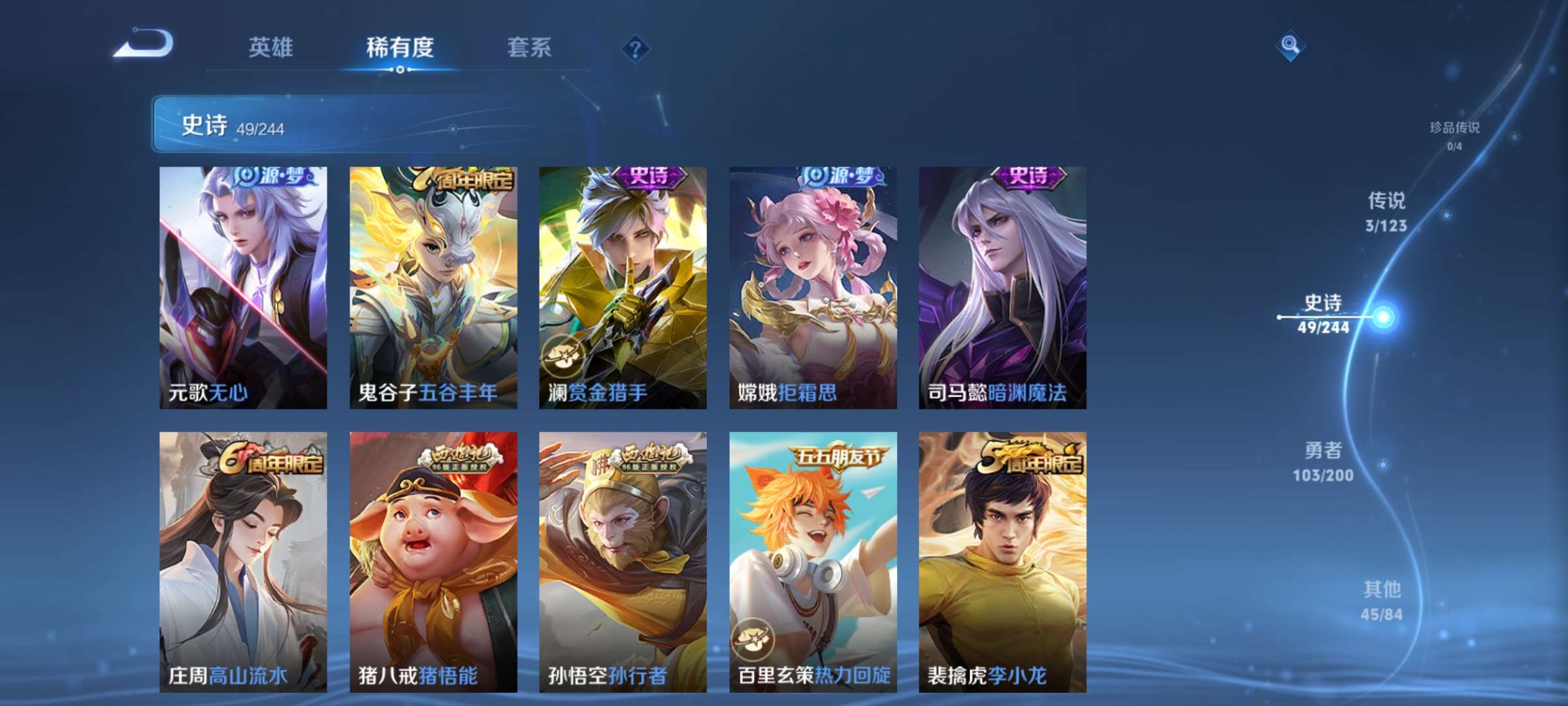
Task: Select the 孙悟空孙行者 skin thumbnail
Action: tap(625, 559)
